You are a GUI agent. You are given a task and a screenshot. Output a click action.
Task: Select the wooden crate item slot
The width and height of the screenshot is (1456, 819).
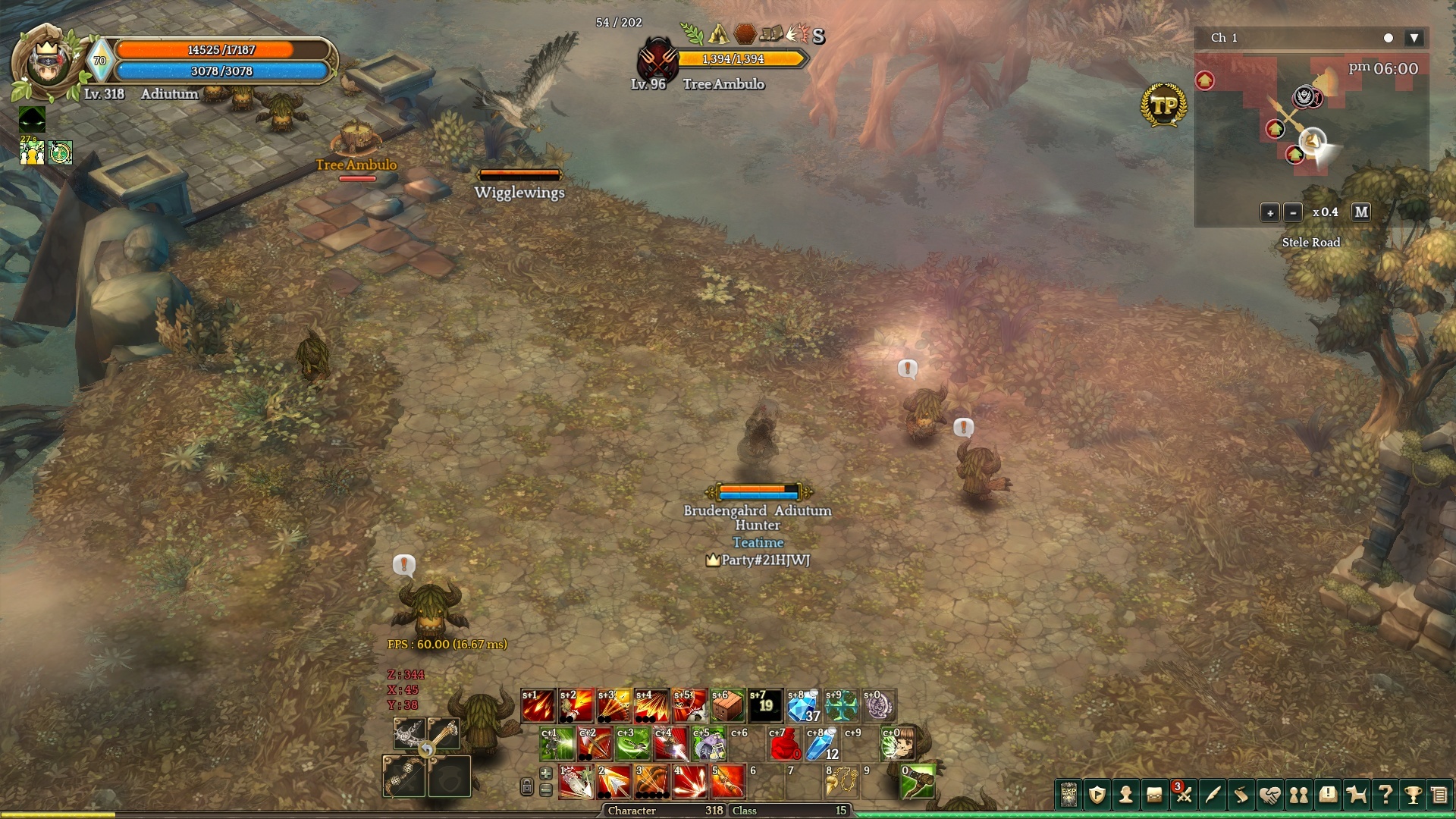pos(727,706)
